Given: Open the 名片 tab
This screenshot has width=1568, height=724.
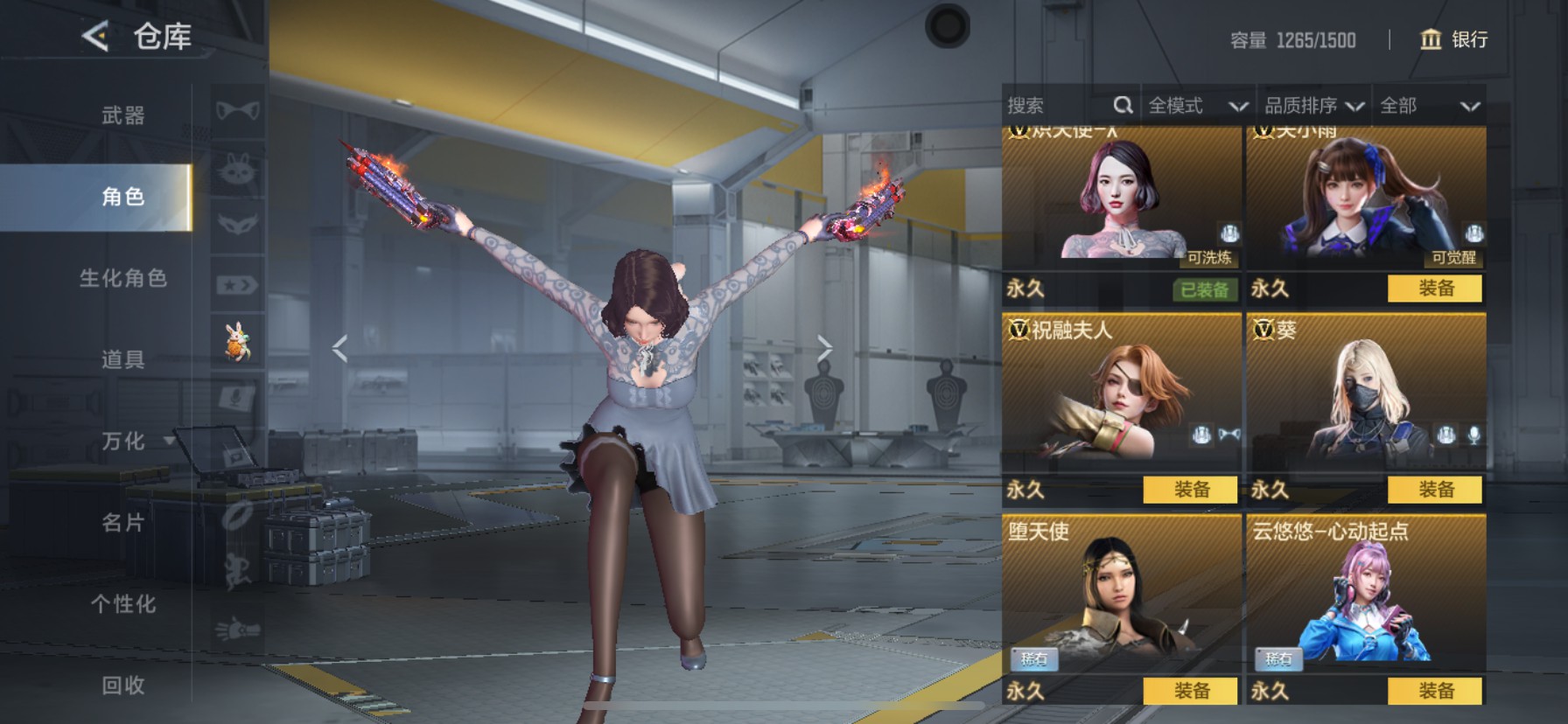Looking at the screenshot, I should tap(122, 522).
